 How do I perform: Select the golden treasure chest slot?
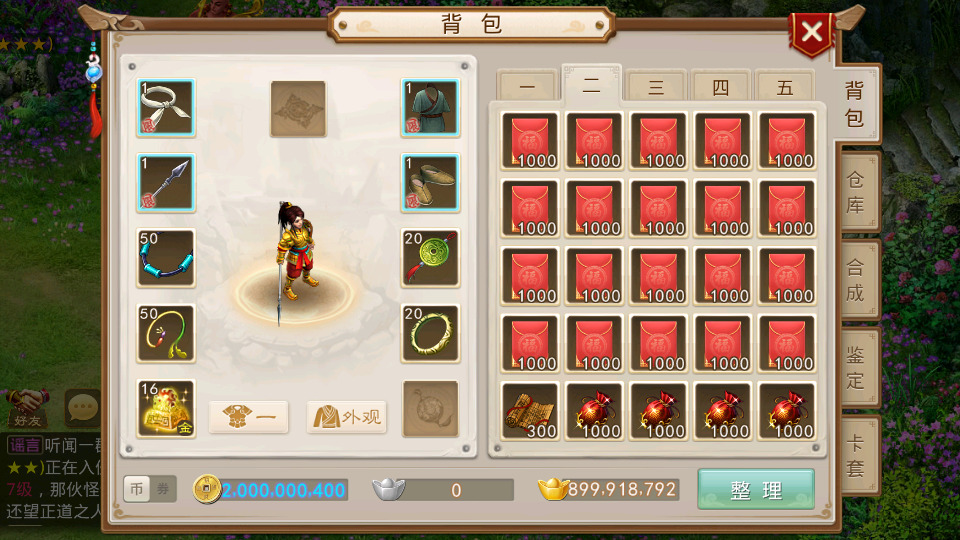166,408
